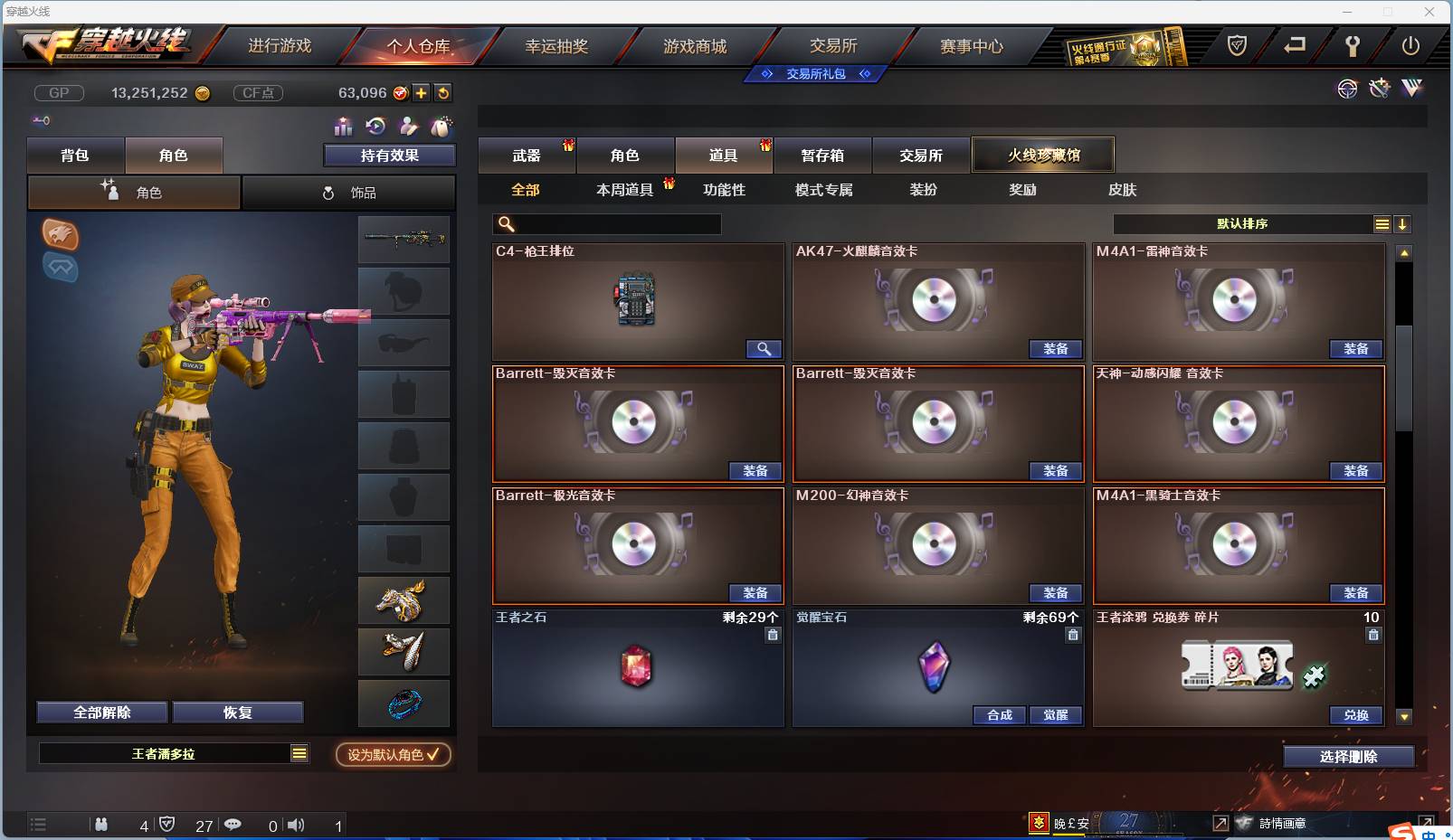Toggle the wolf badge effect on the character panel
Image resolution: width=1453 pixels, height=840 pixels.
61,236
